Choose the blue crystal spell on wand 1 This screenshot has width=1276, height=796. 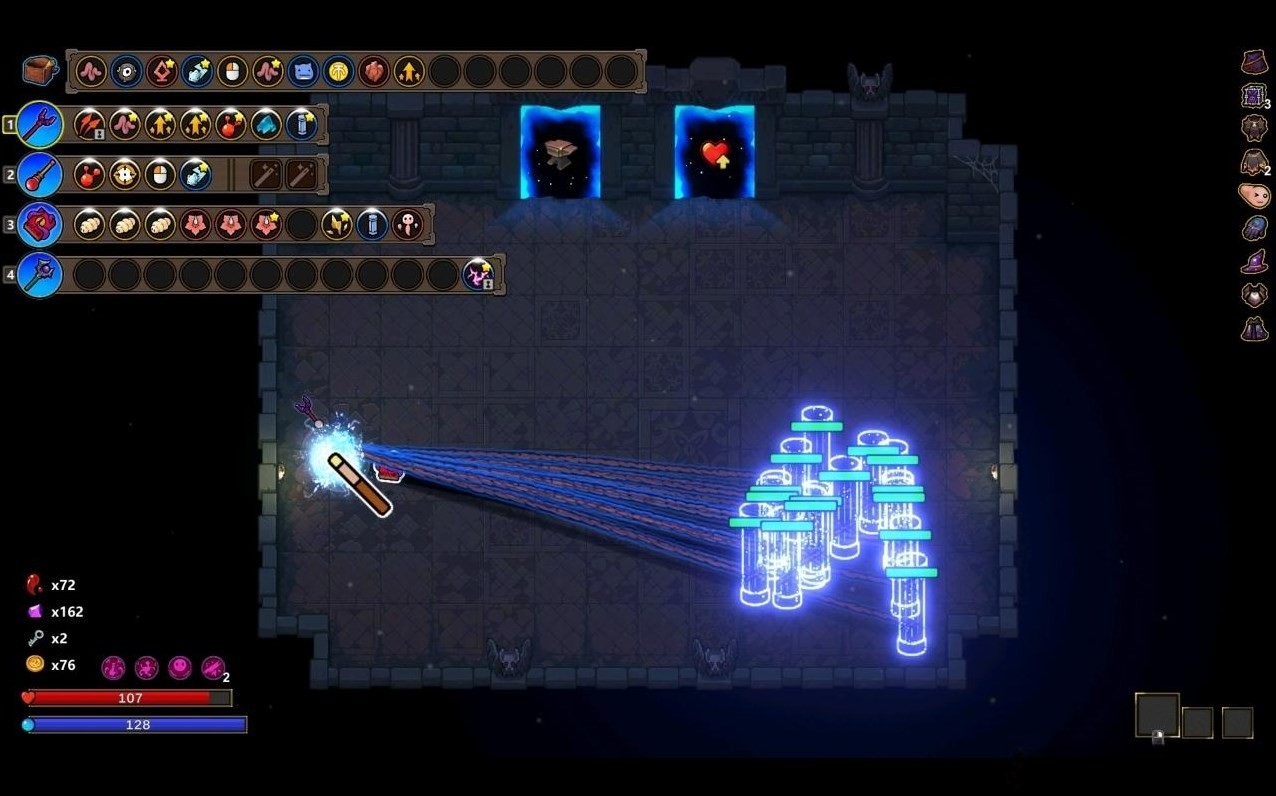pyautogui.click(x=266, y=125)
